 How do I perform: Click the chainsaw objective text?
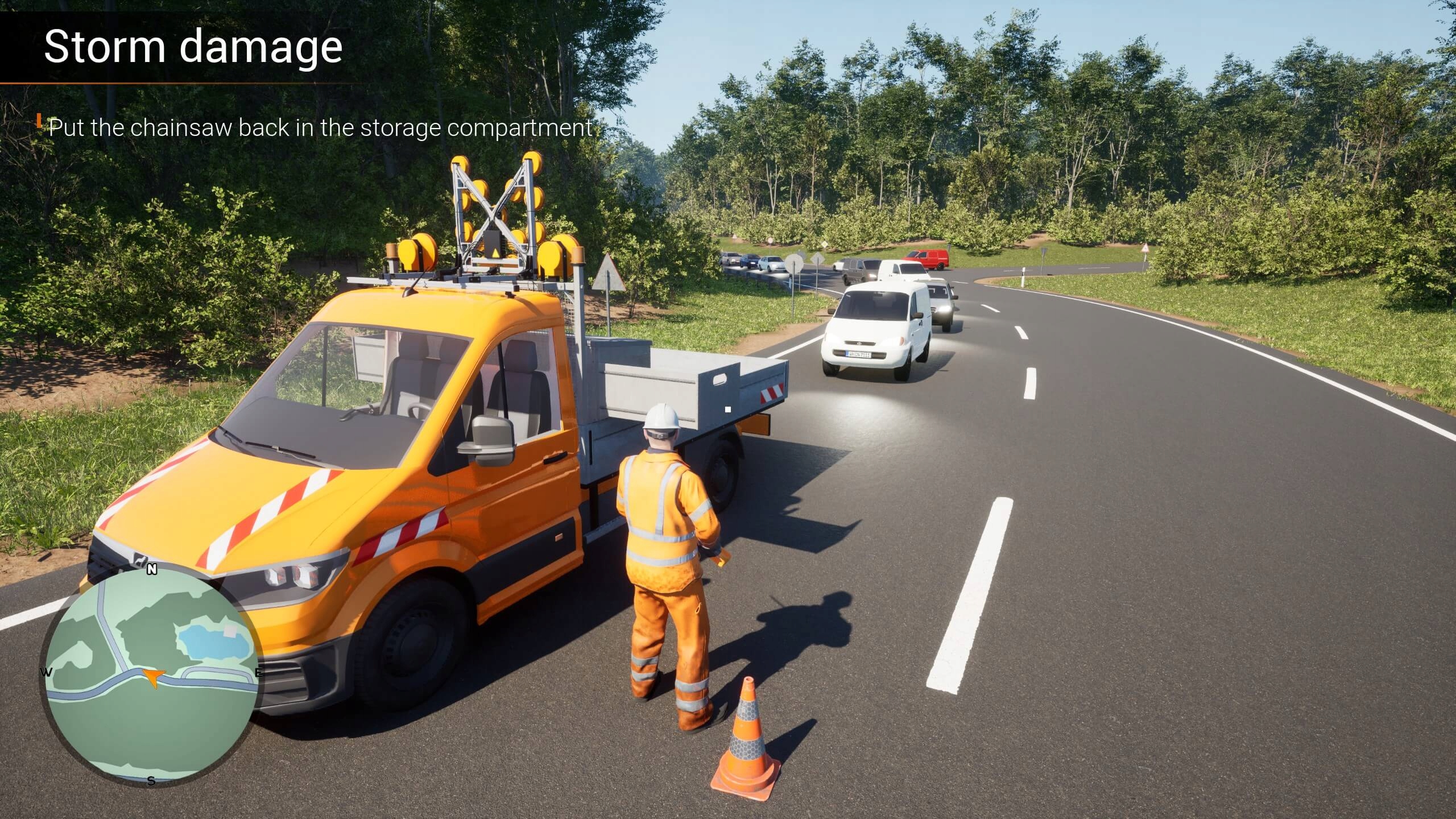[320, 128]
